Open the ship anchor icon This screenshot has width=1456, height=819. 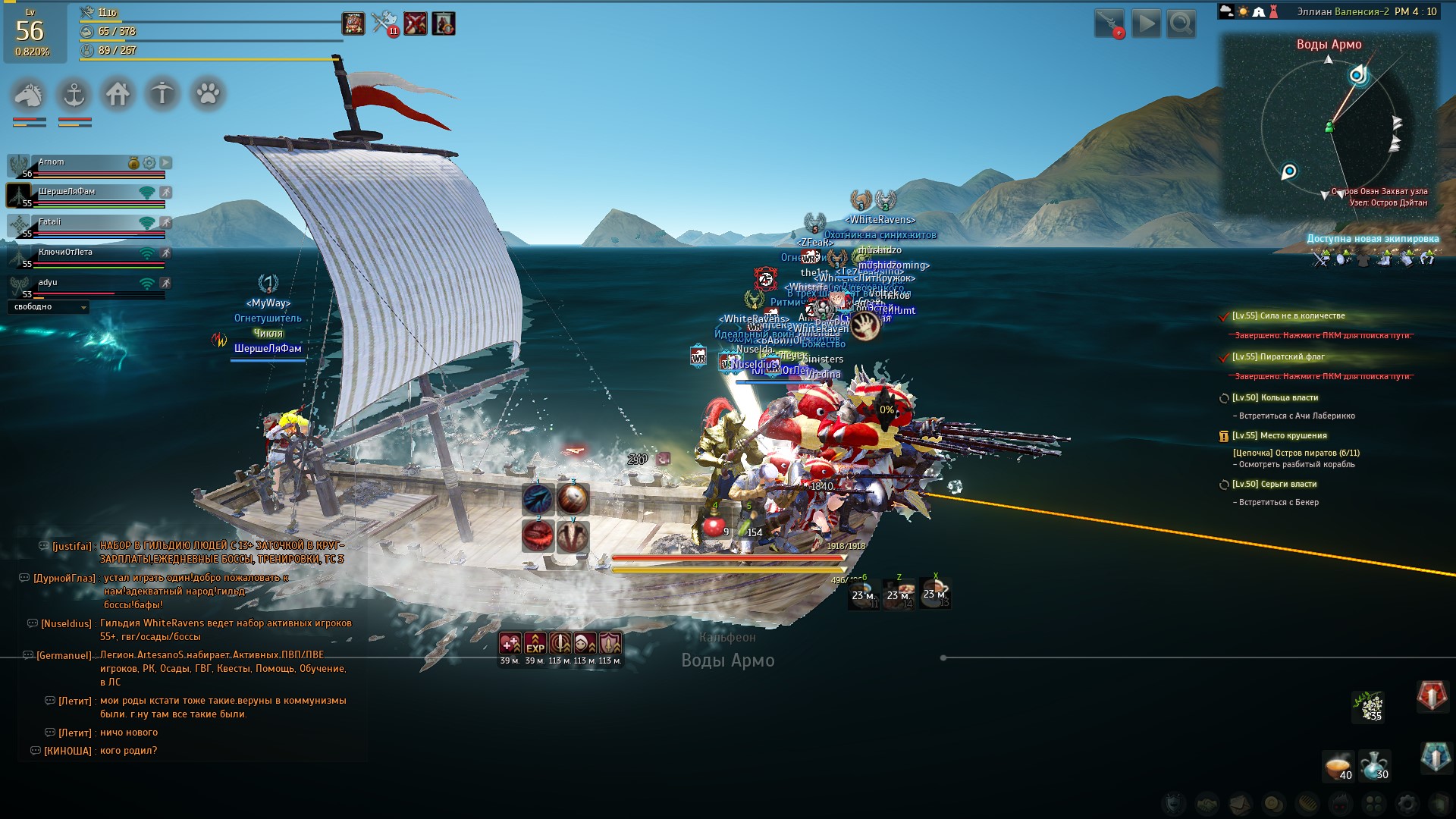[74, 95]
